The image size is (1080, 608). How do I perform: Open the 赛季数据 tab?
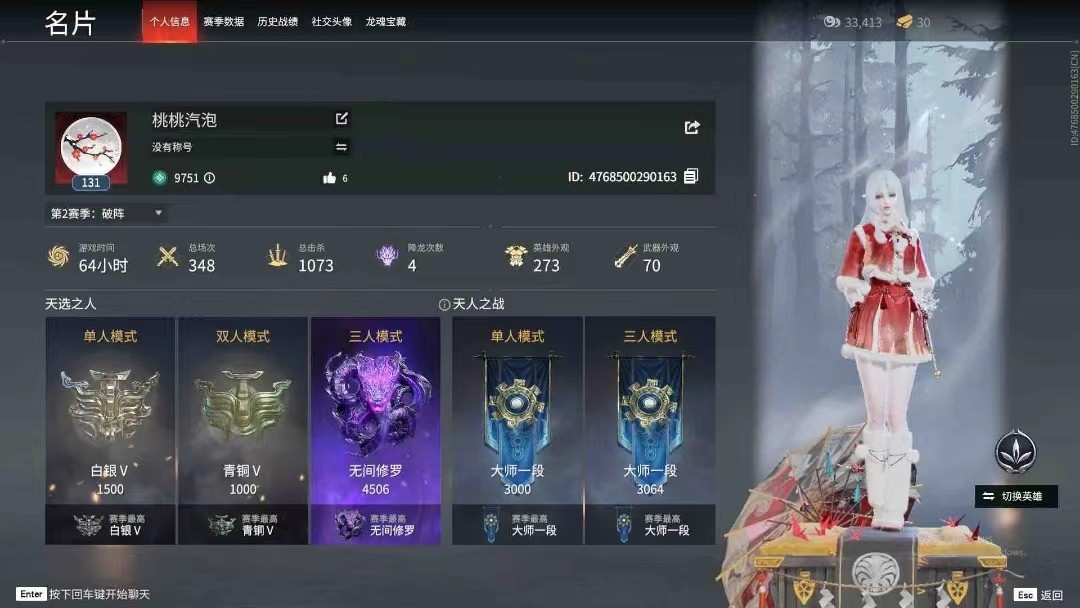(x=223, y=22)
